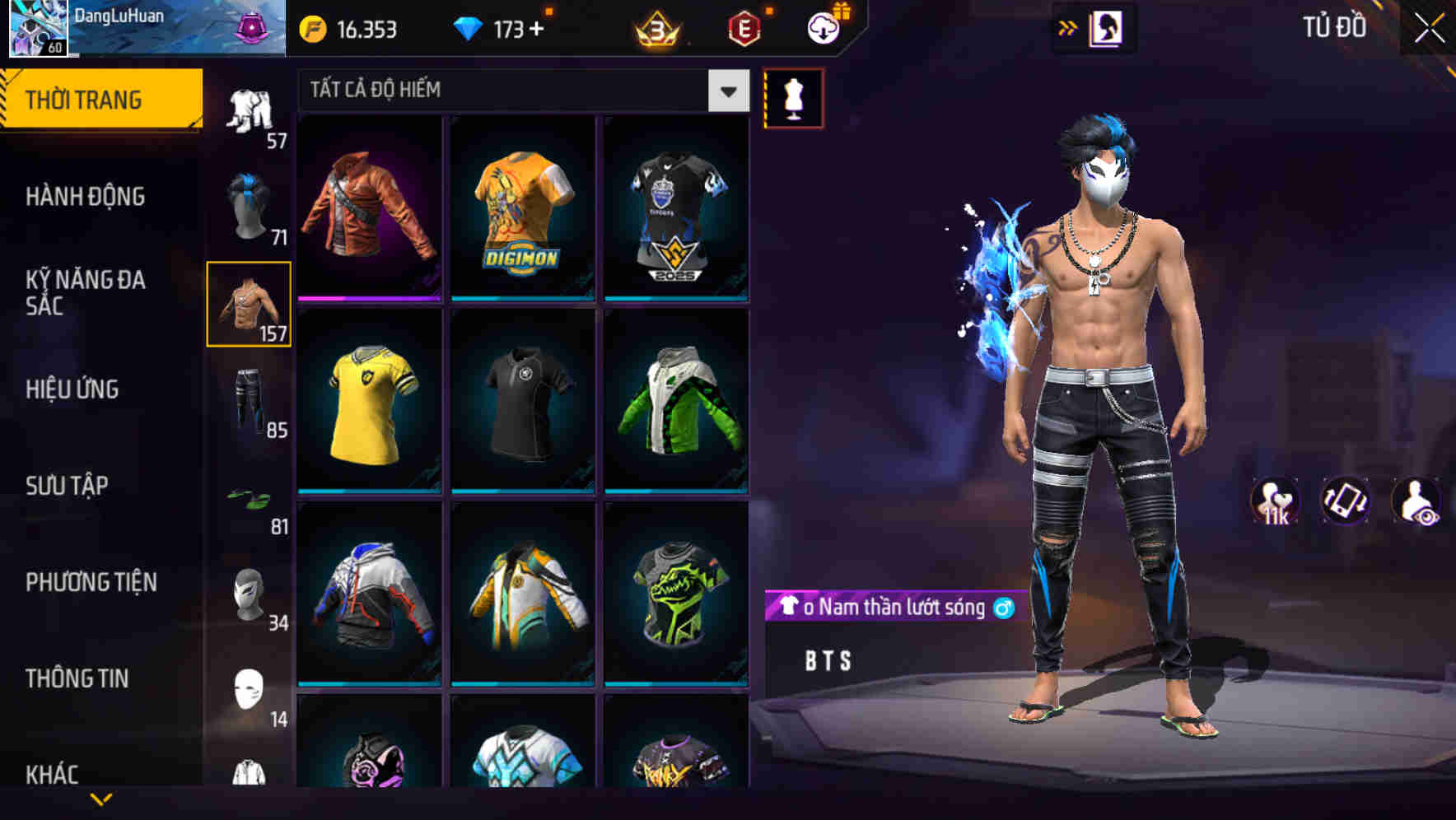
Task: Click the heart likes icon showing 11k
Action: 1275,502
